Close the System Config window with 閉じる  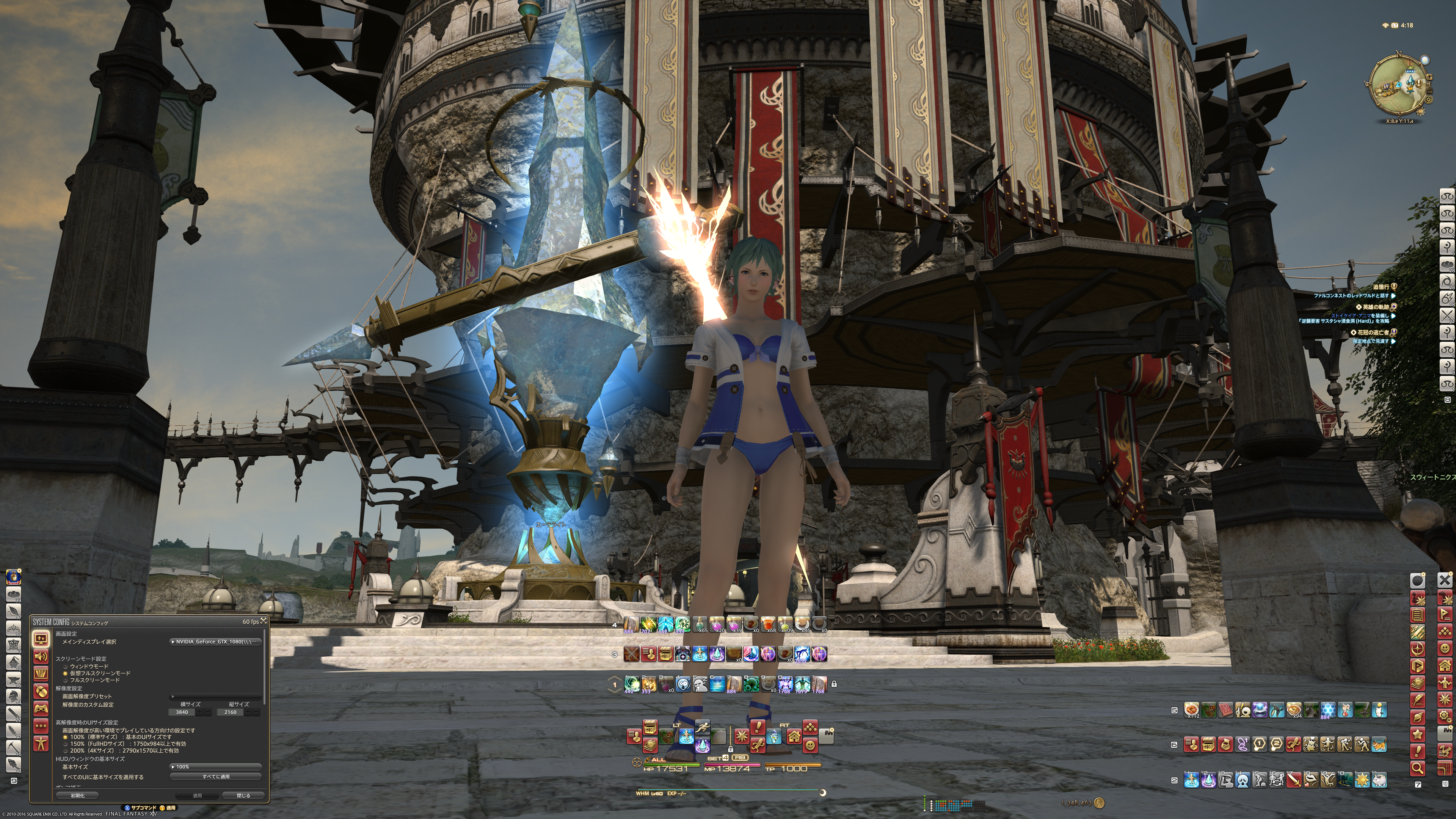243,795
